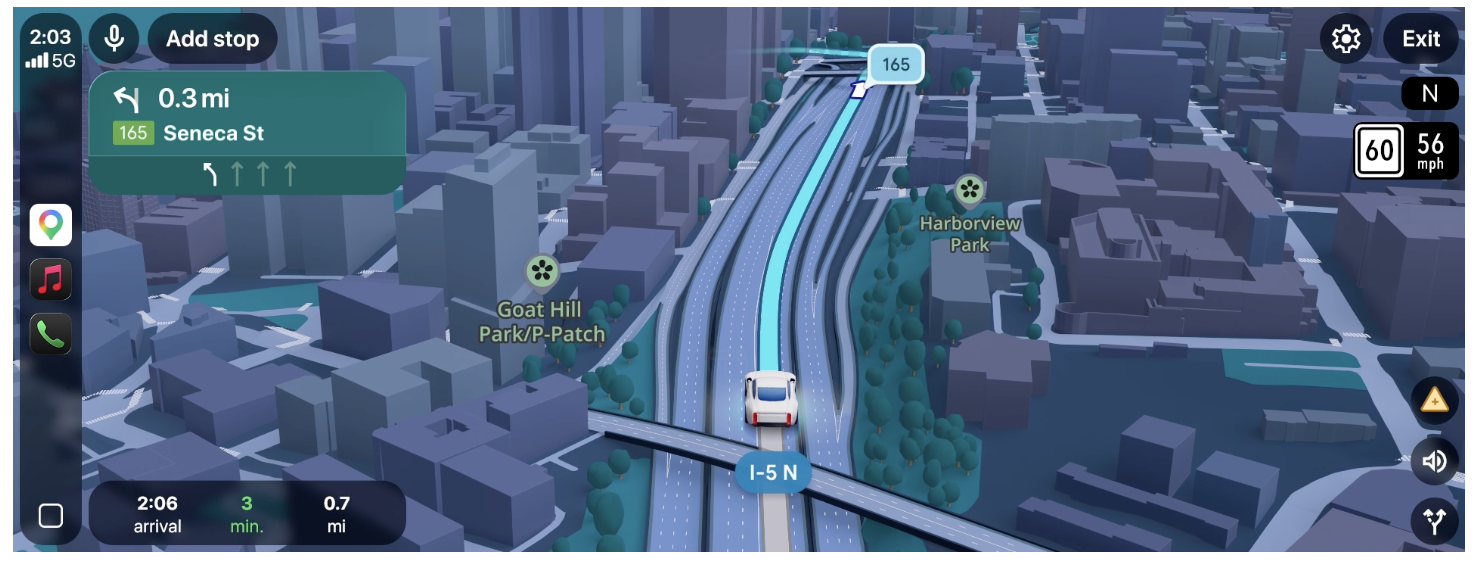Exit the current navigation
This screenshot has height=566, width=1474.
click(1420, 39)
